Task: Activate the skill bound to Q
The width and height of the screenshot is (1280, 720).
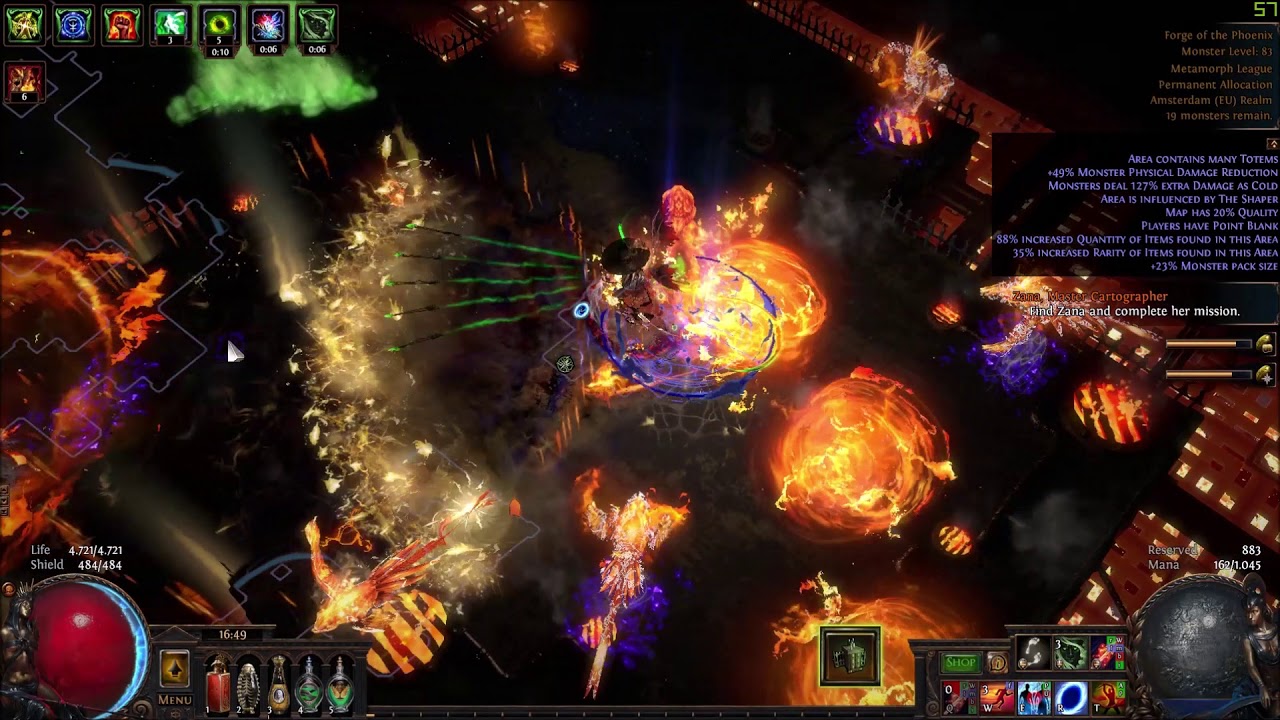Action: [959, 697]
